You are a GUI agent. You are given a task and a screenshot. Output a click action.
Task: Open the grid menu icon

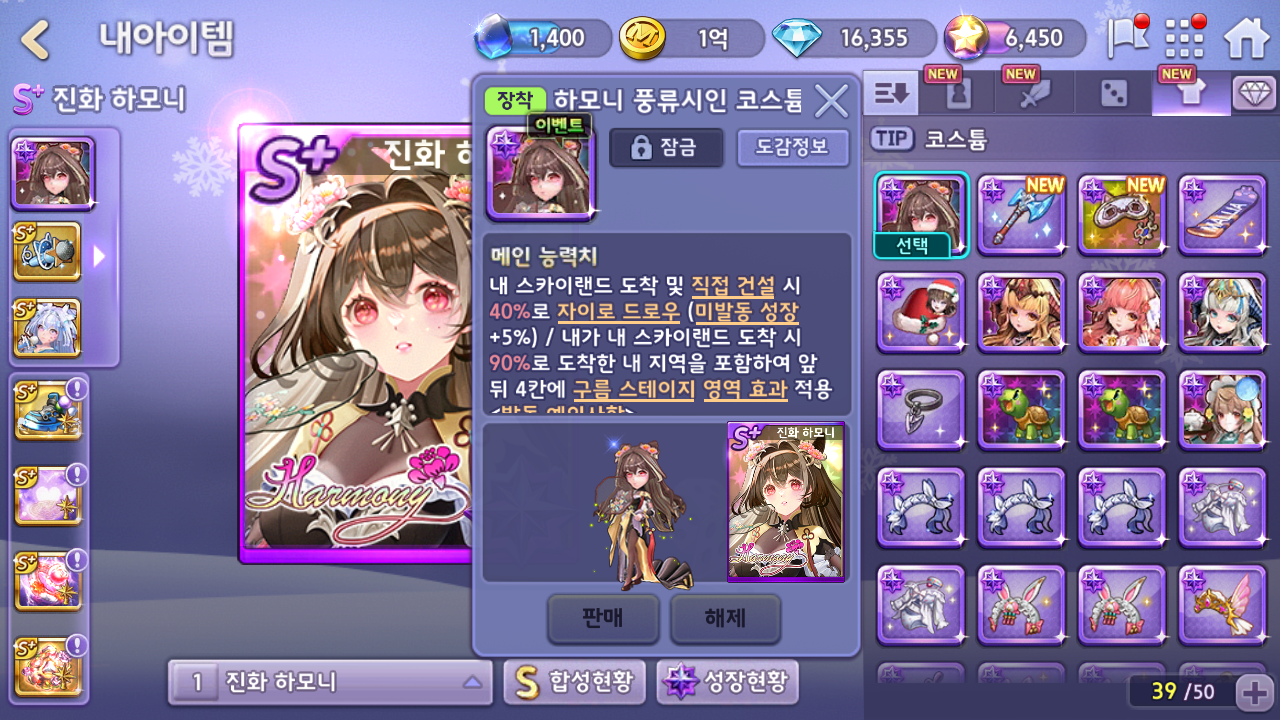1185,39
